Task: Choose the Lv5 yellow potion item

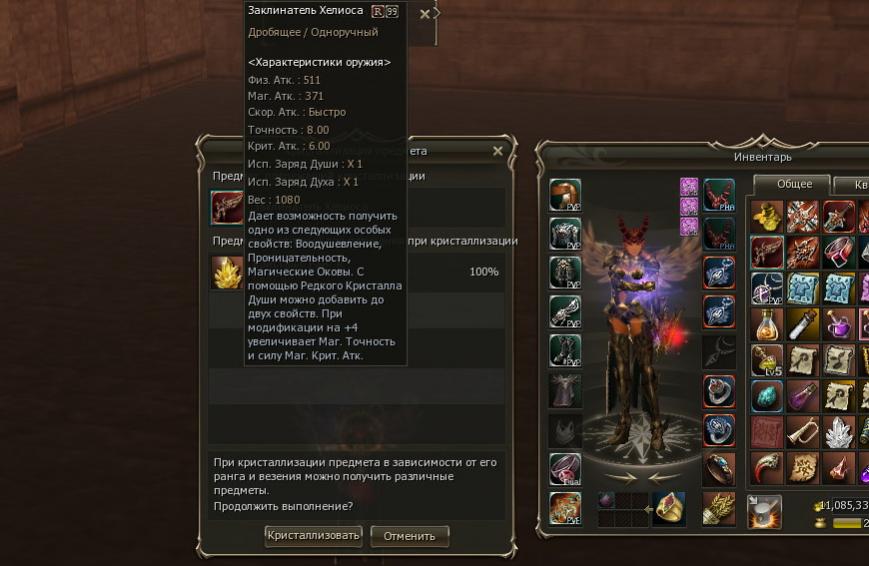Action: point(767,360)
